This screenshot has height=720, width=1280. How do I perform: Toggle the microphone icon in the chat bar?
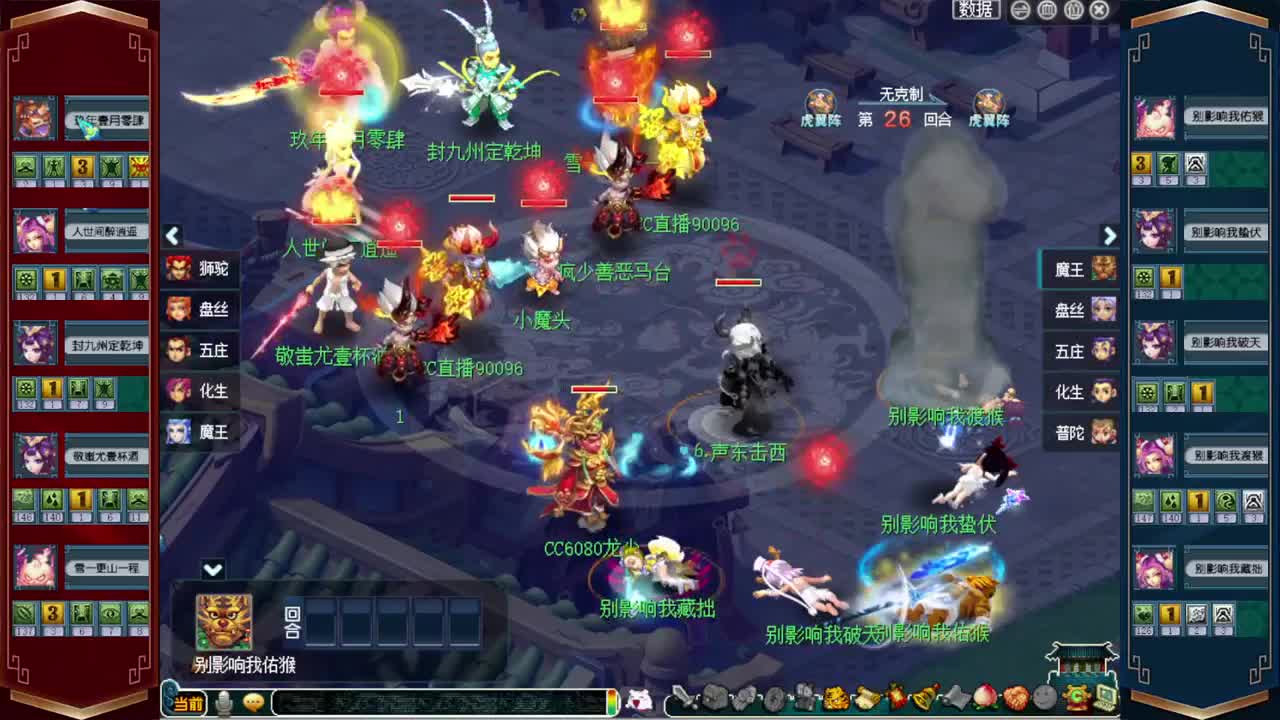225,704
